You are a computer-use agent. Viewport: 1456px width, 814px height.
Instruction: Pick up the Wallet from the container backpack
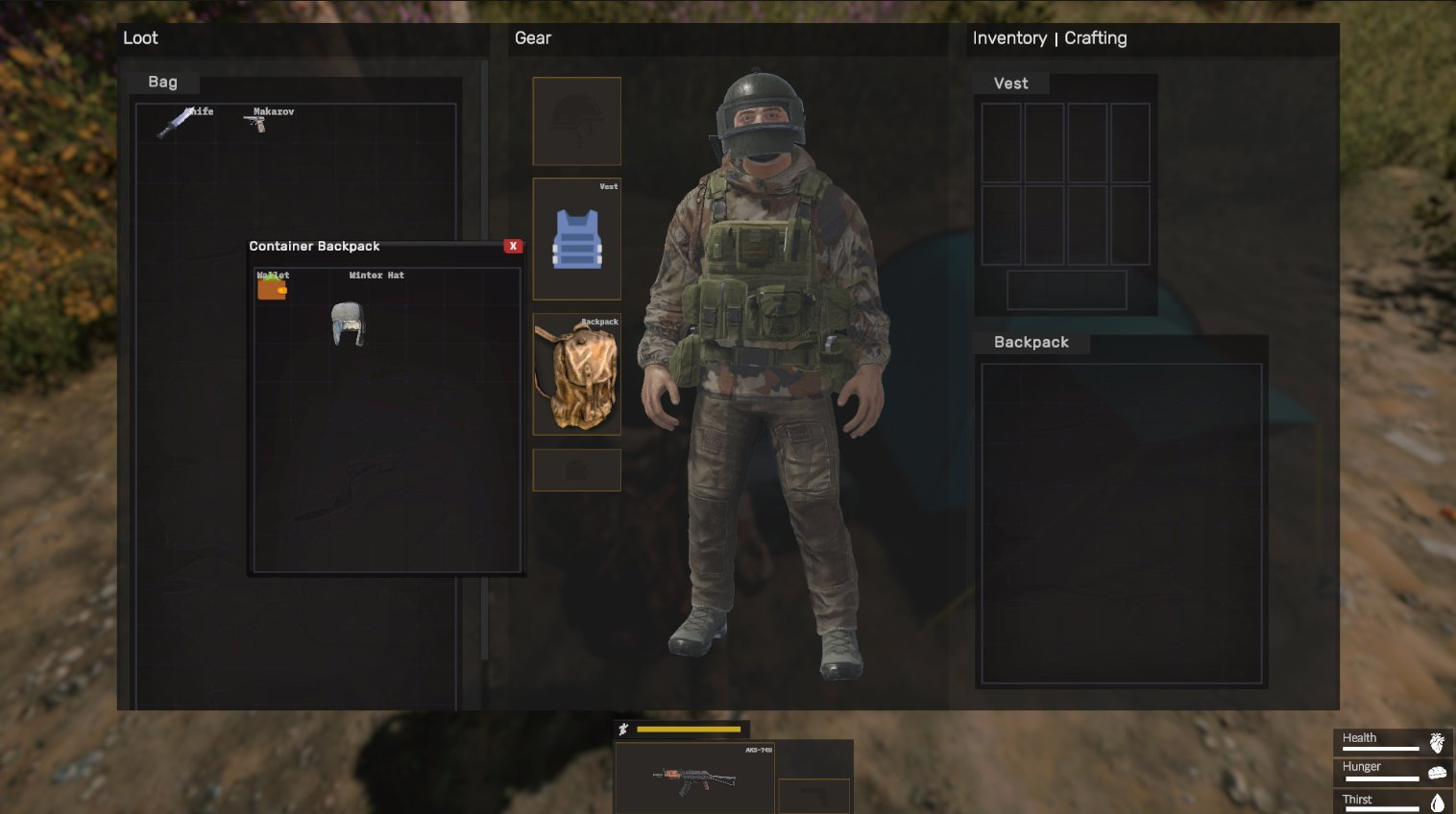click(x=272, y=288)
